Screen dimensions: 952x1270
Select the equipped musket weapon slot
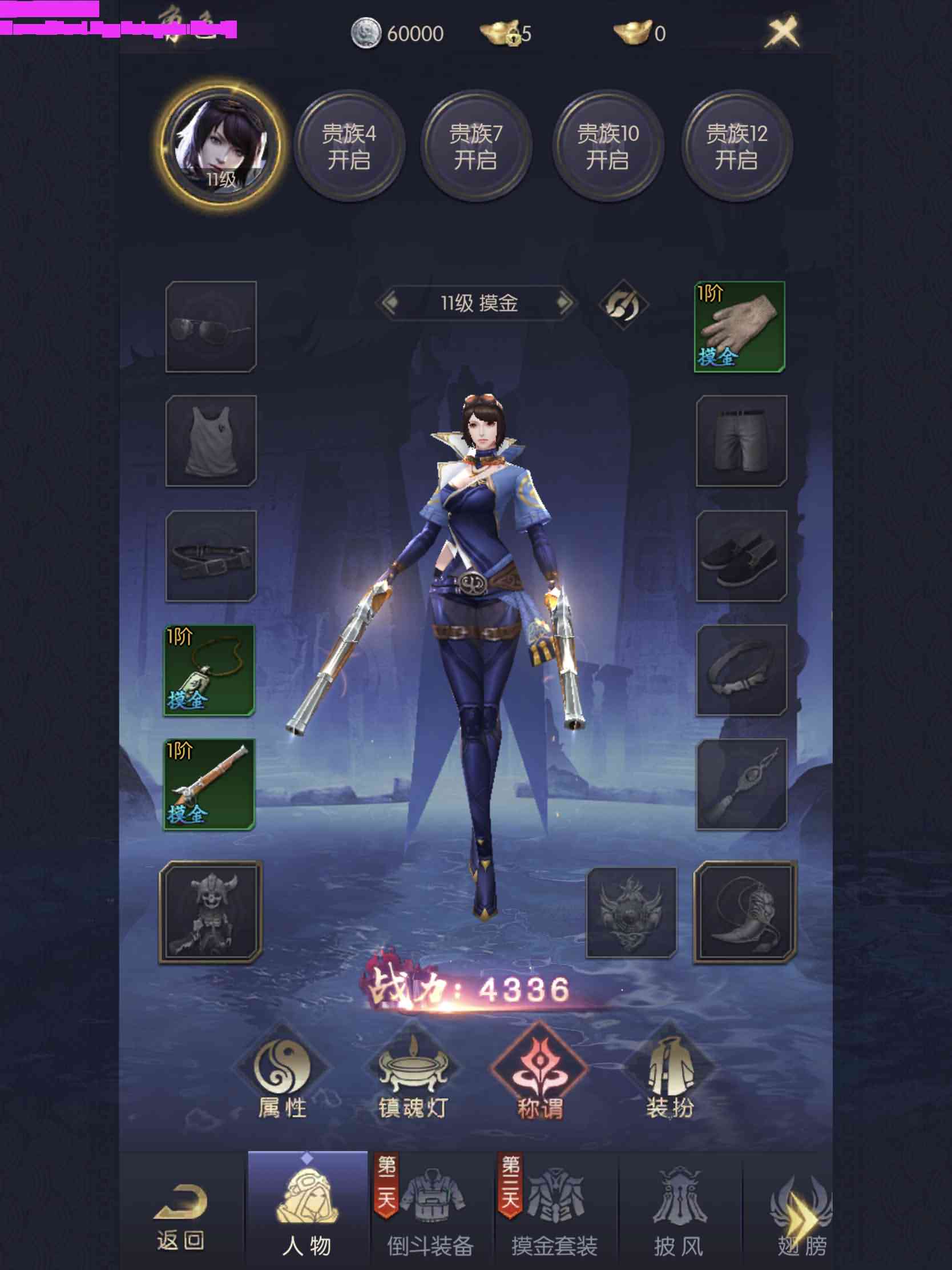pos(209,783)
